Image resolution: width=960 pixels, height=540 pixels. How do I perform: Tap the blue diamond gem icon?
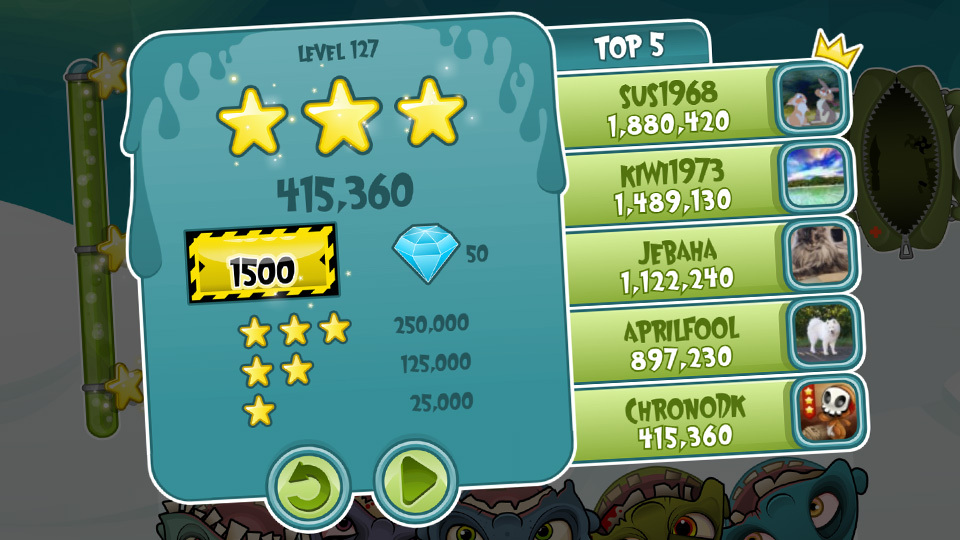427,252
